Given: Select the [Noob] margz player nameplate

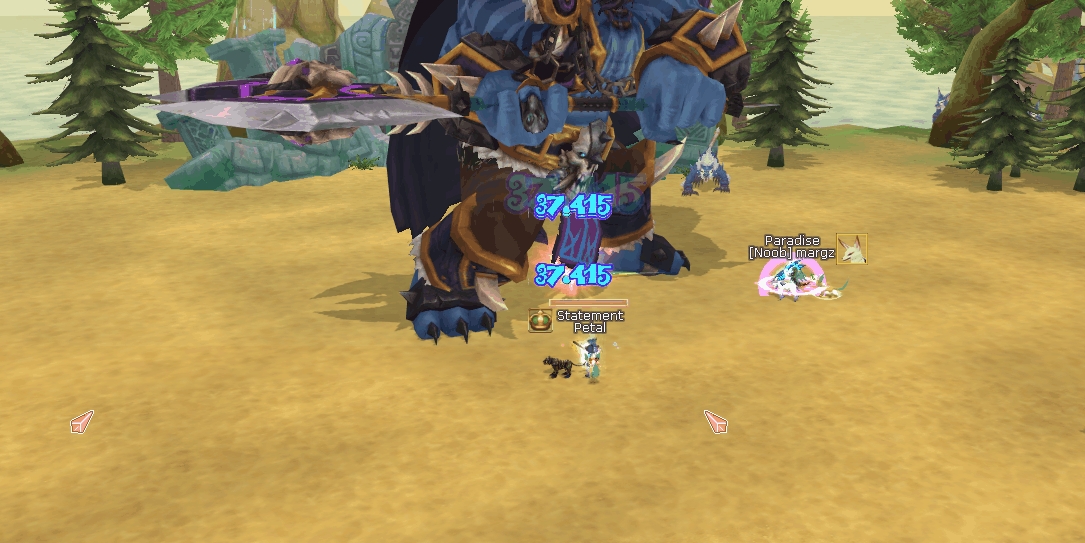Looking at the screenshot, I should pyautogui.click(x=792, y=253).
